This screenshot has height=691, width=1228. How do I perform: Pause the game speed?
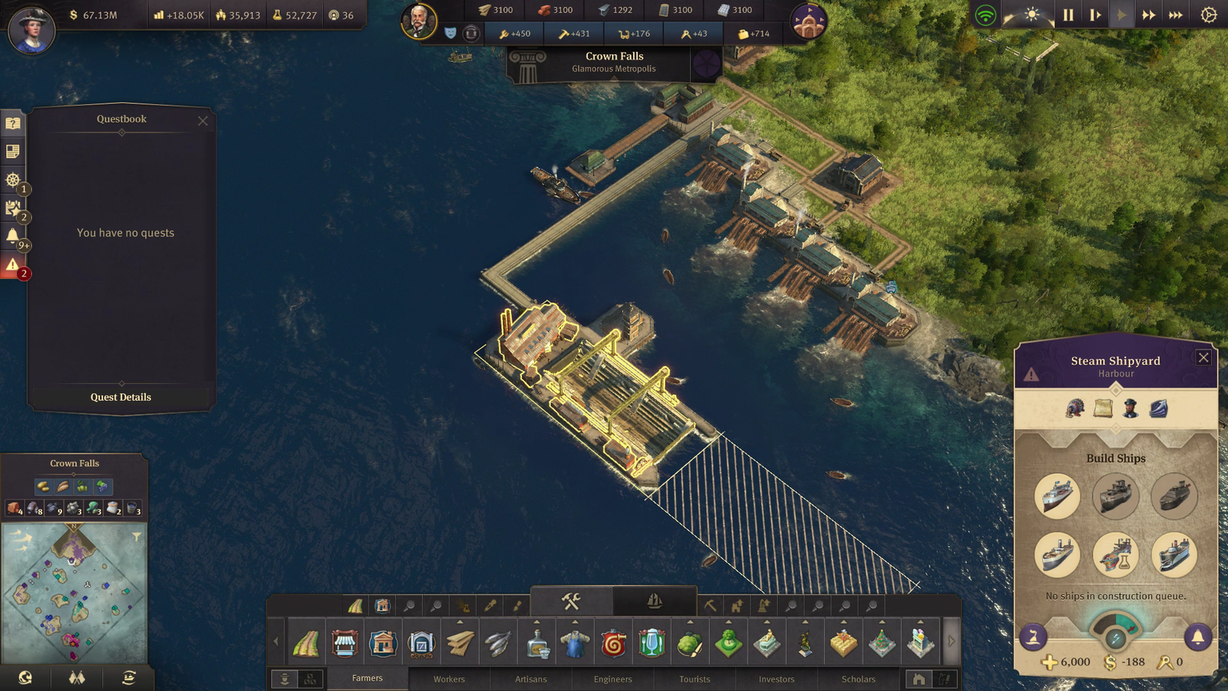pos(1068,15)
